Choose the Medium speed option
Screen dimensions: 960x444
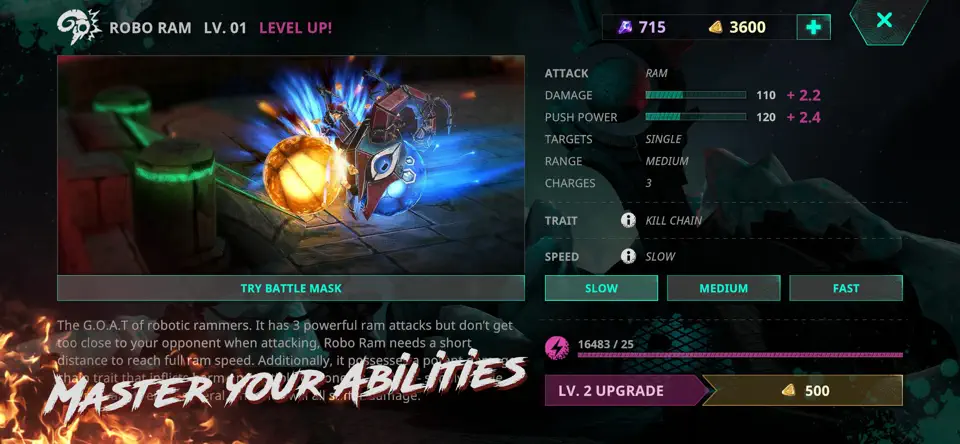coord(723,288)
